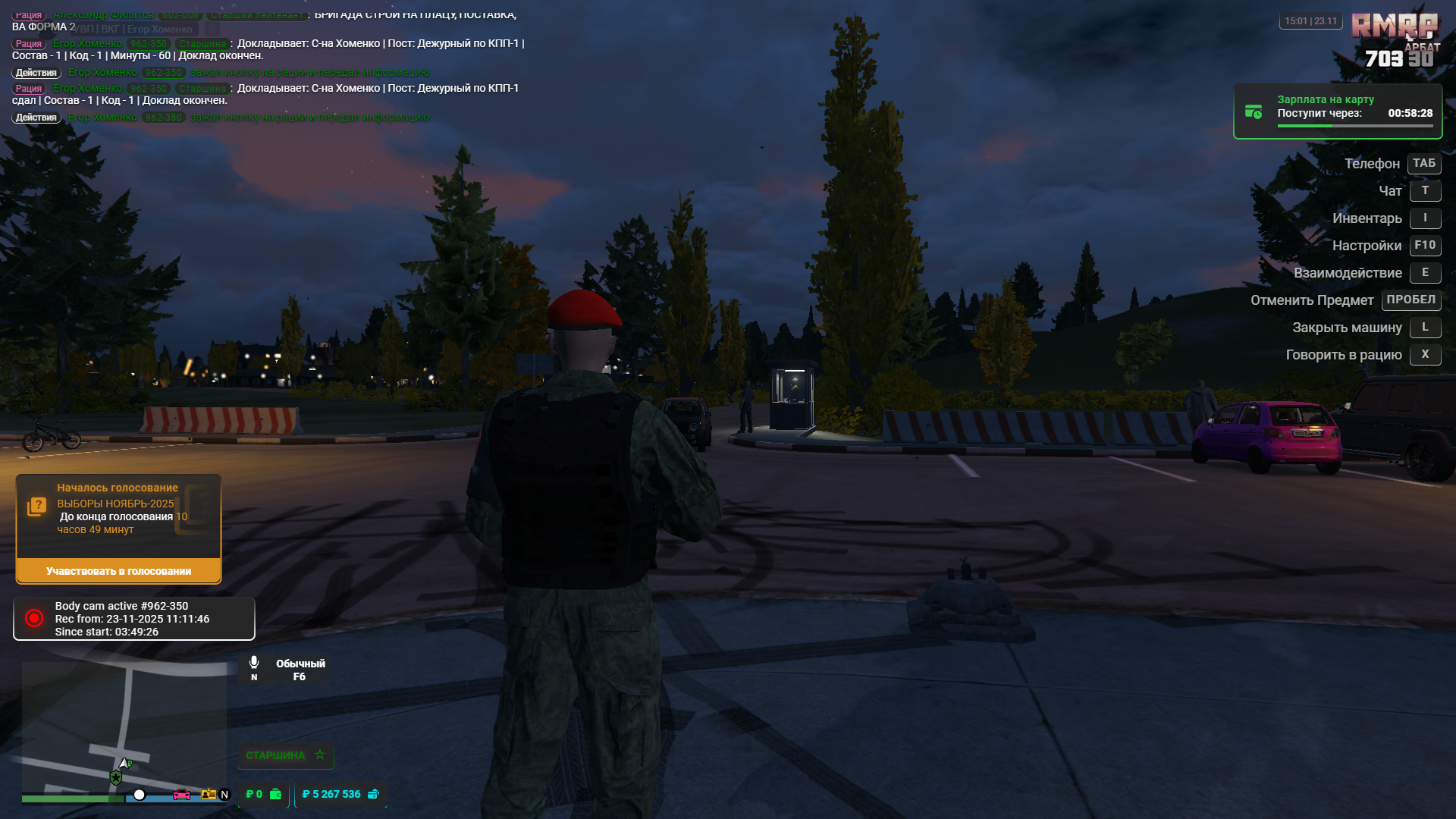
Task: Select the bank card icon beside 5 267 536
Action: 372,793
